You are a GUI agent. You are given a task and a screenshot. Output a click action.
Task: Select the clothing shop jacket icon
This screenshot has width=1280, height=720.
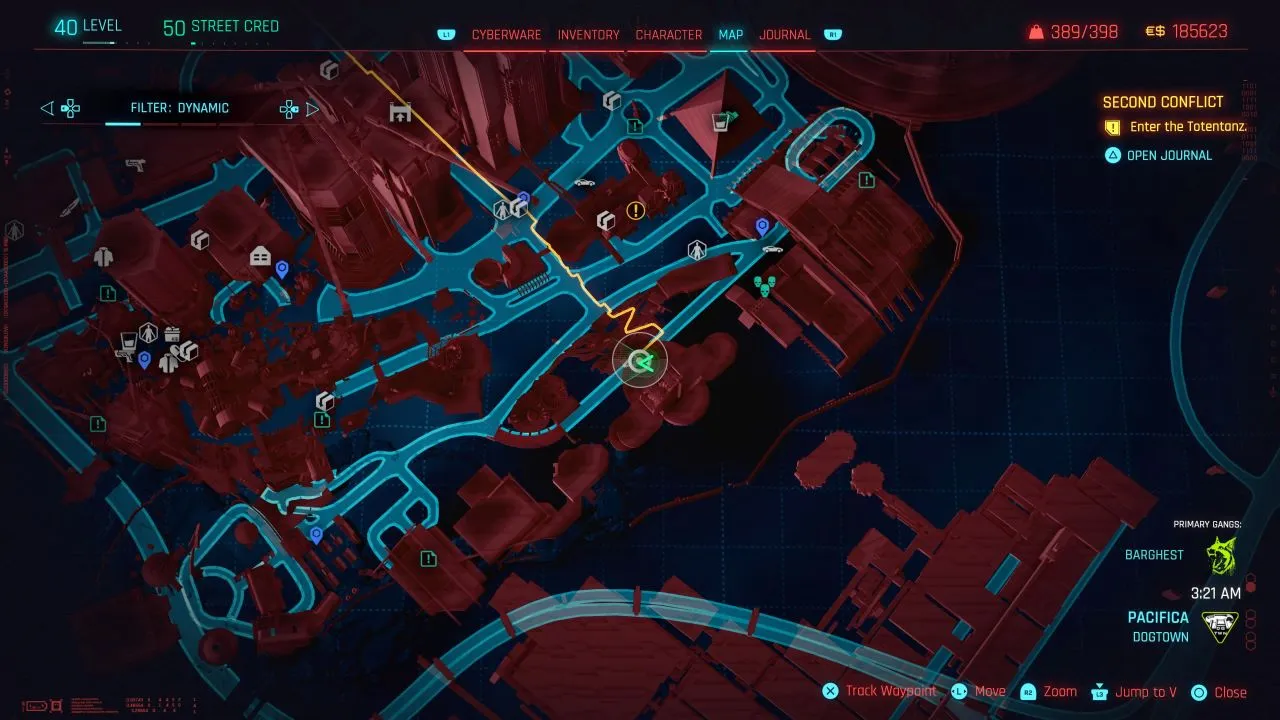tap(103, 257)
